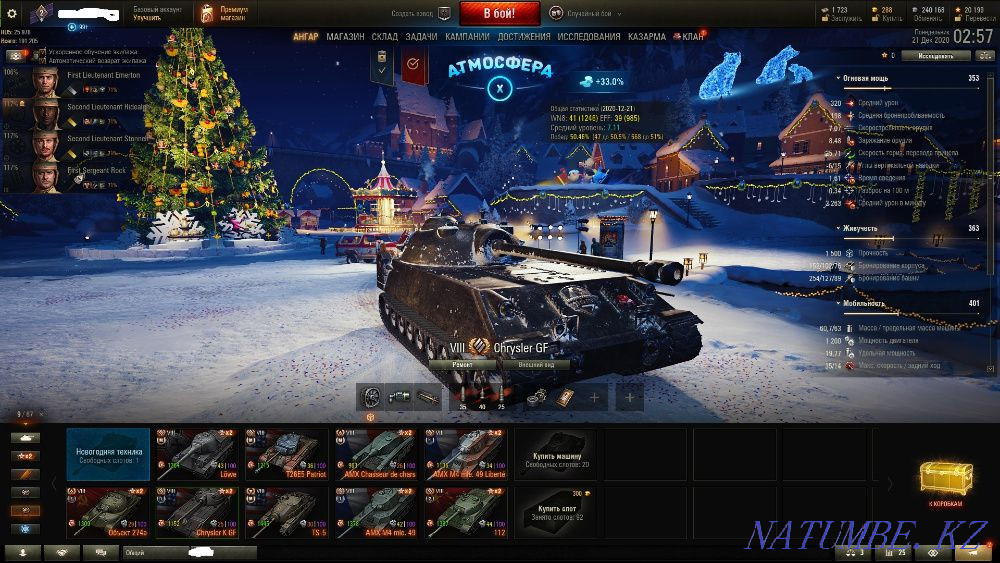Image resolution: width=1000 pixels, height=563 pixels.
Task: Open the Задачи tab
Action: 421,36
